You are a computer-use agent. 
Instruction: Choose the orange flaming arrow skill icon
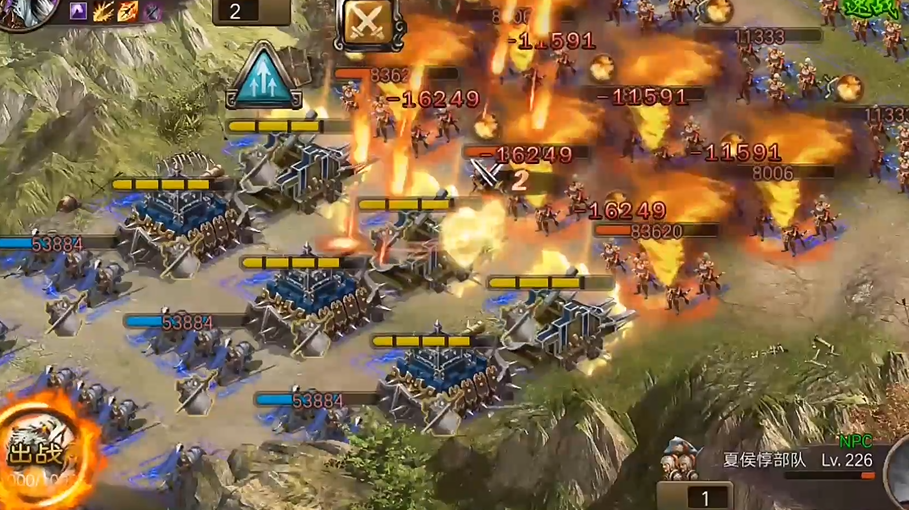click(127, 12)
